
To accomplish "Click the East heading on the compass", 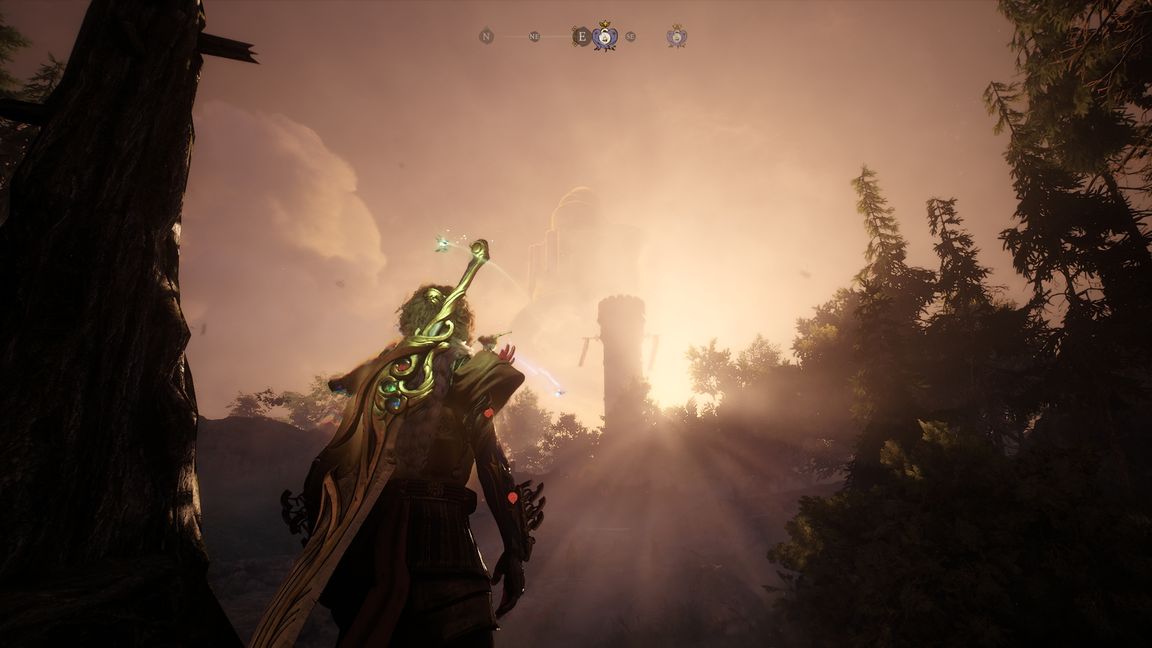I will [581, 36].
